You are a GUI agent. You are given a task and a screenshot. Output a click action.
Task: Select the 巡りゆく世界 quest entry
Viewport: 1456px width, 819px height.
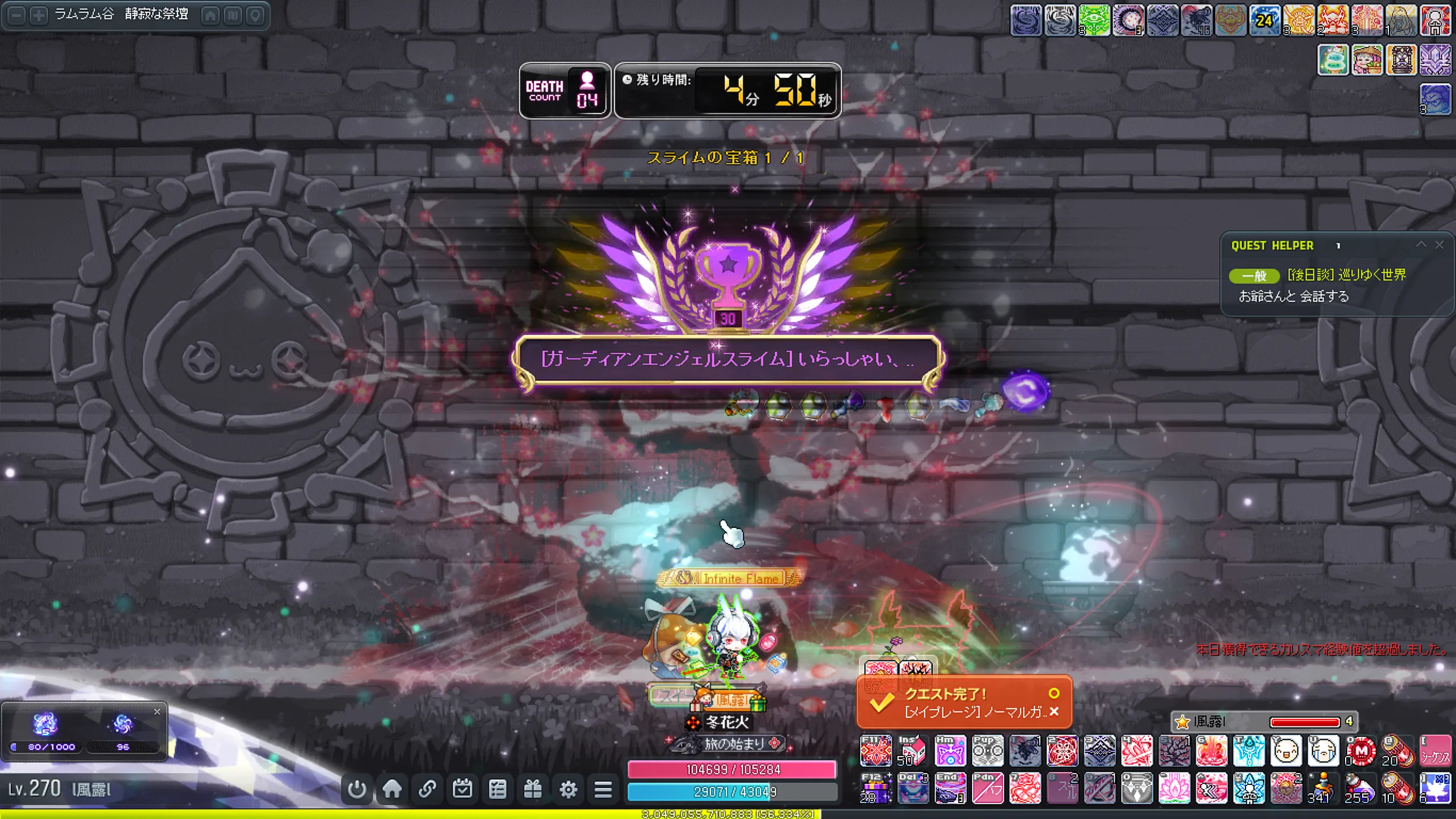[x=1346, y=275]
